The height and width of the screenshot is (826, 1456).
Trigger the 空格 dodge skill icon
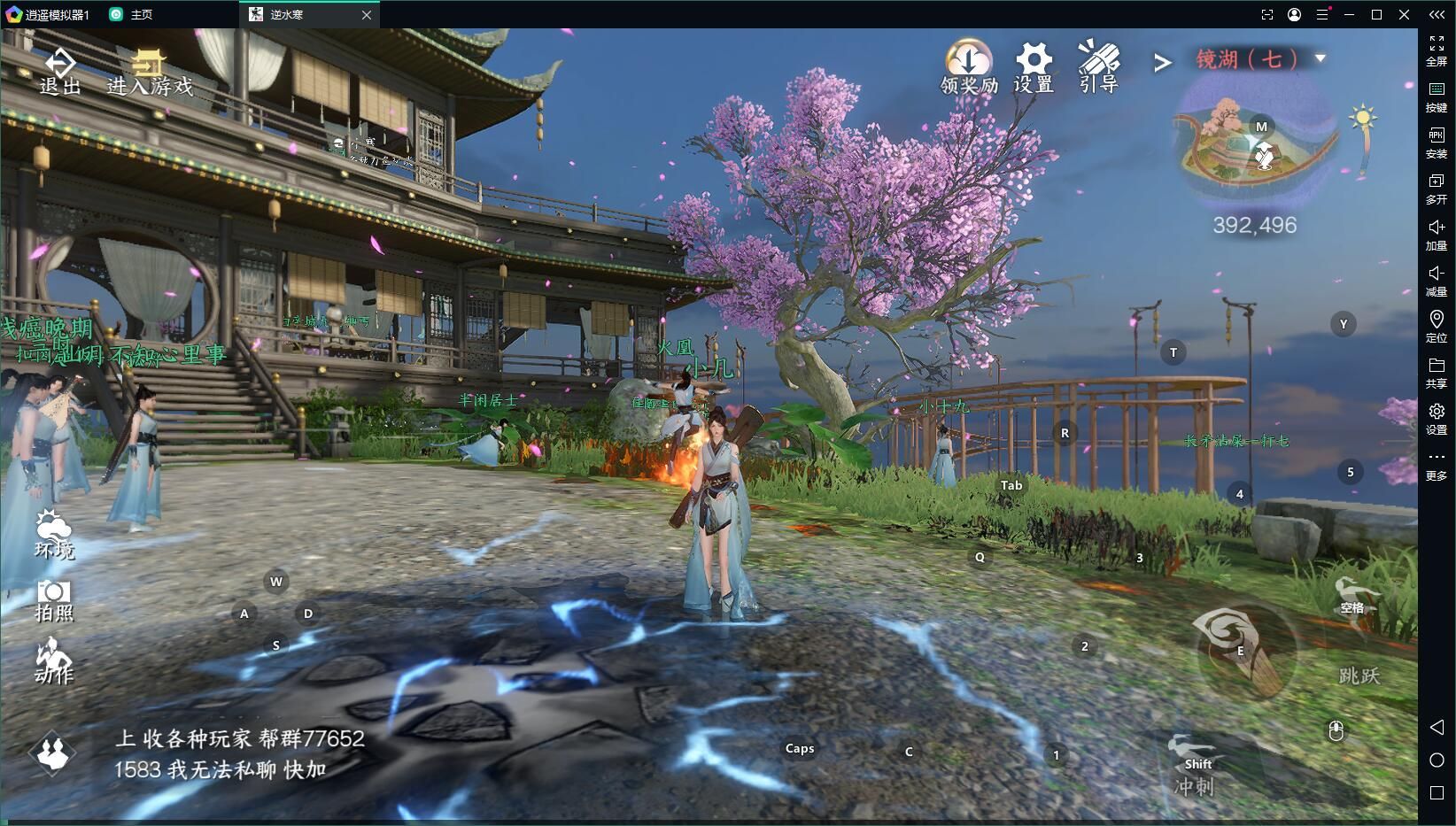point(1353,600)
